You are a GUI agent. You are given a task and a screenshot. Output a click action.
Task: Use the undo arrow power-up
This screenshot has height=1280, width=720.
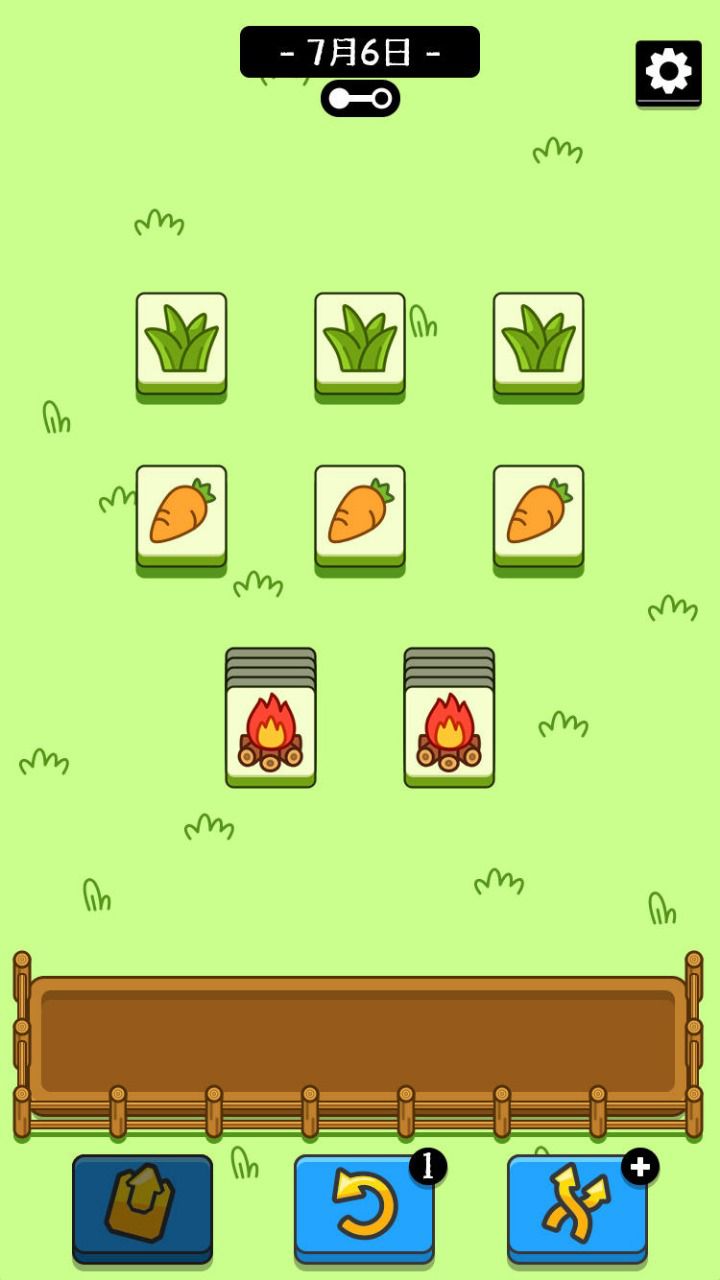(x=364, y=1204)
